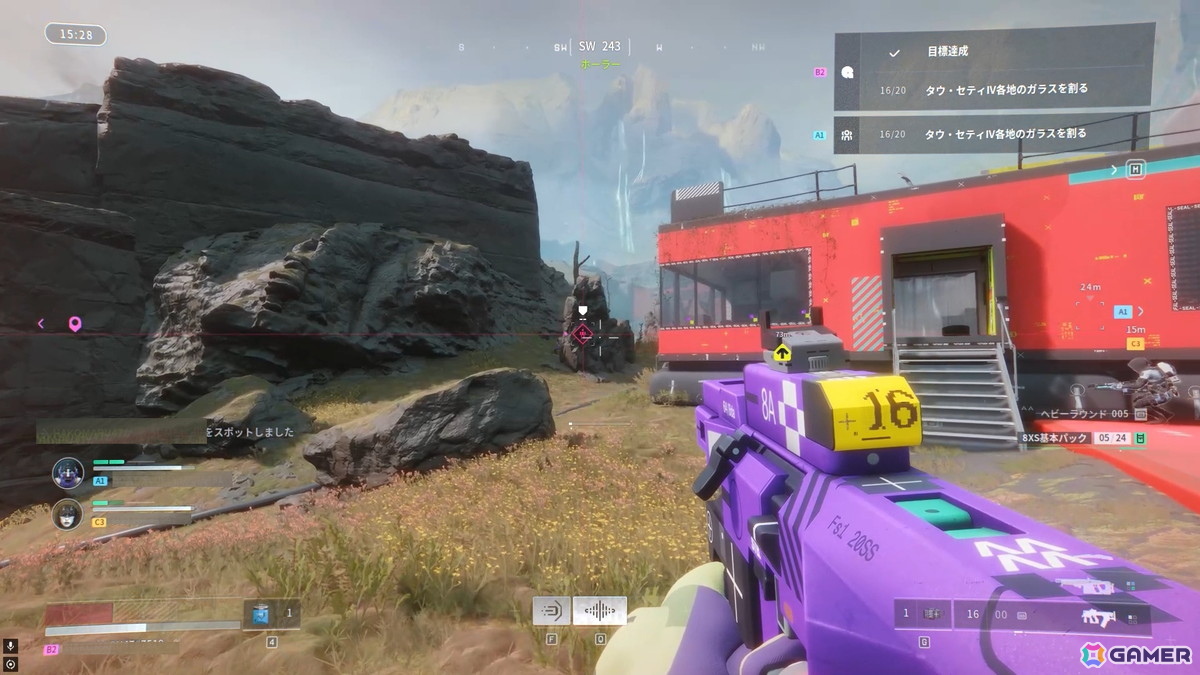The image size is (1200, 675).
Task: Activate the sound wave ability icon
Action: click(x=599, y=610)
